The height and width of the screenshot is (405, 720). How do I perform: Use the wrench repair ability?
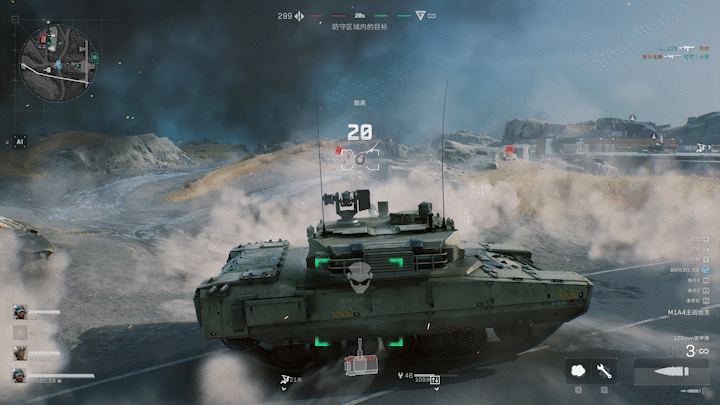click(604, 370)
